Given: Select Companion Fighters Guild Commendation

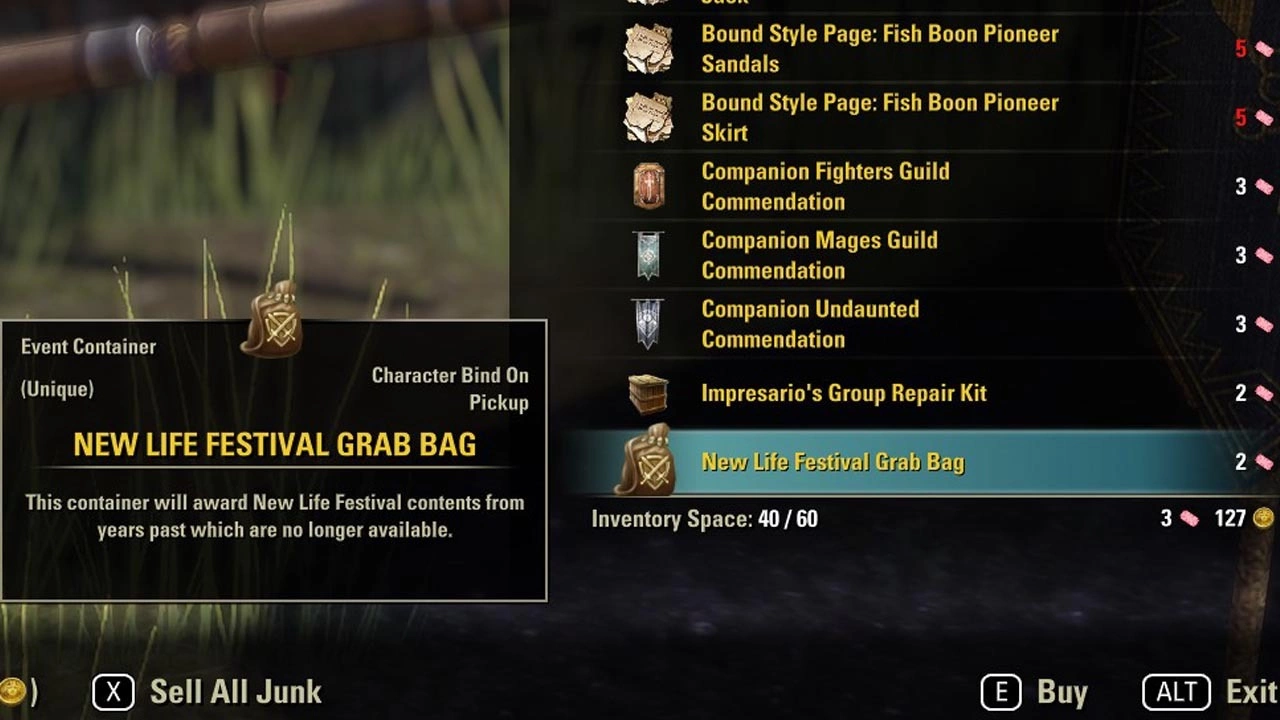Looking at the screenshot, I should coord(825,187).
